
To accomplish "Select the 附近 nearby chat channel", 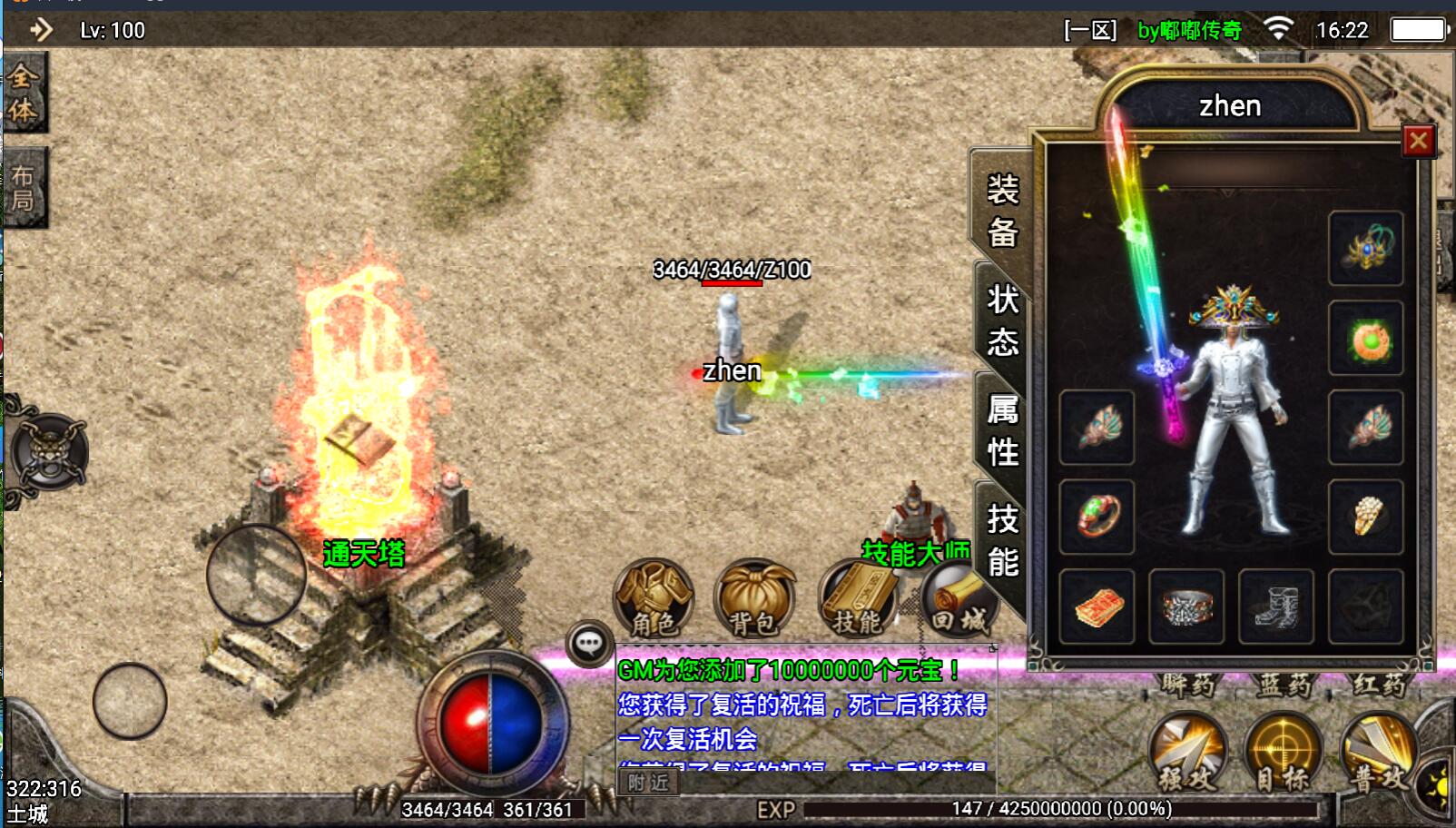I will (648, 783).
